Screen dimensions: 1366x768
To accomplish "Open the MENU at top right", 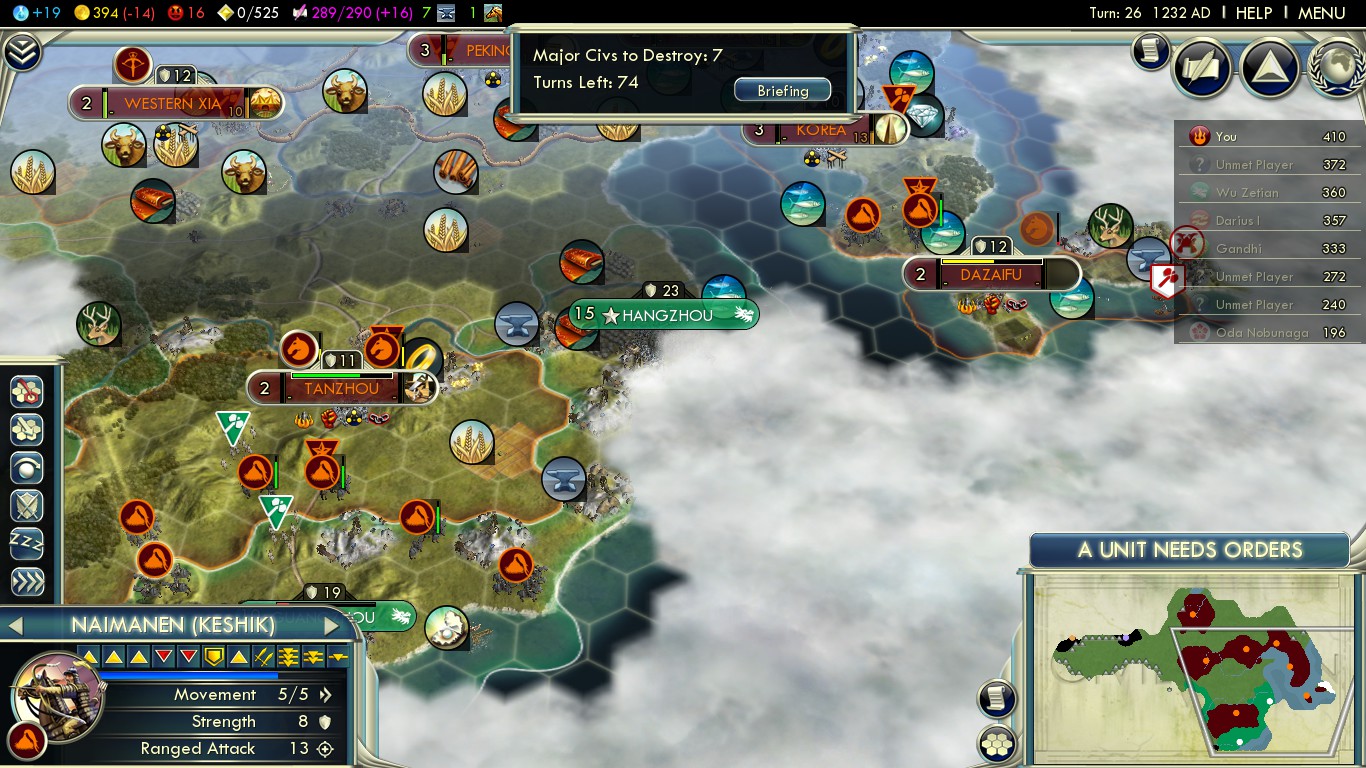I will [1321, 13].
